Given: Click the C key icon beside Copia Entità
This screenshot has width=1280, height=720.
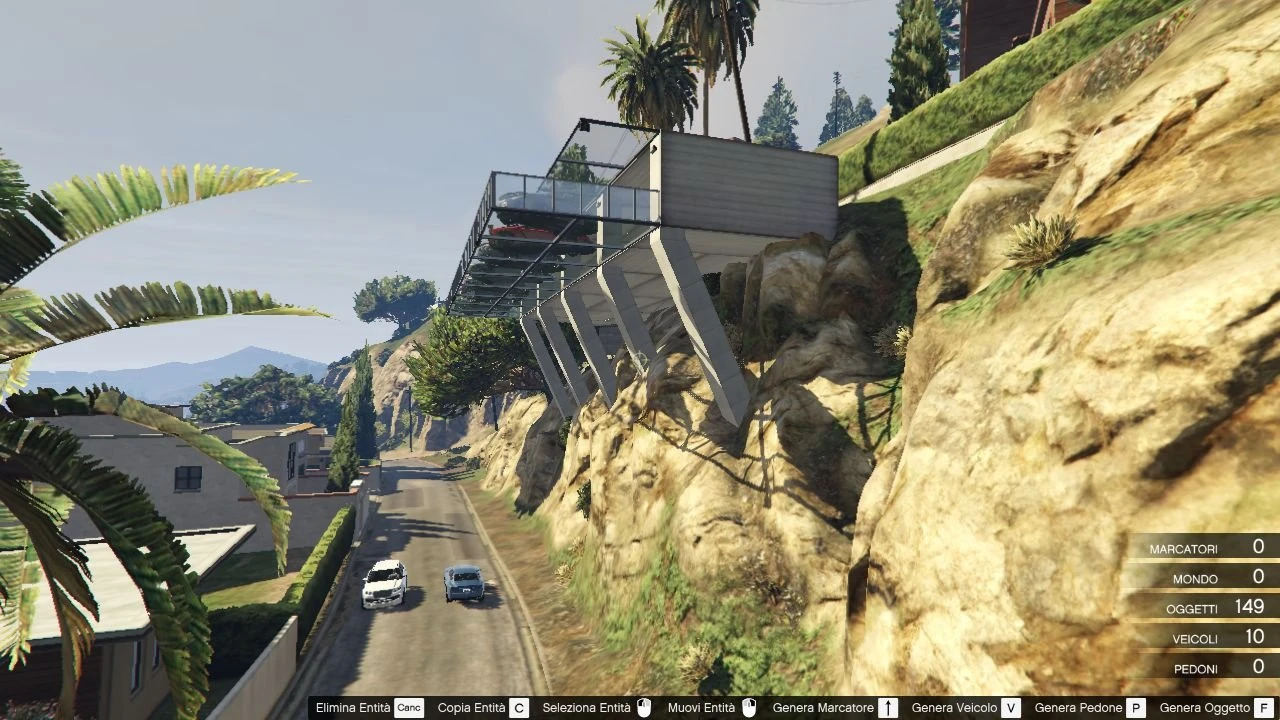Looking at the screenshot, I should tap(517, 707).
